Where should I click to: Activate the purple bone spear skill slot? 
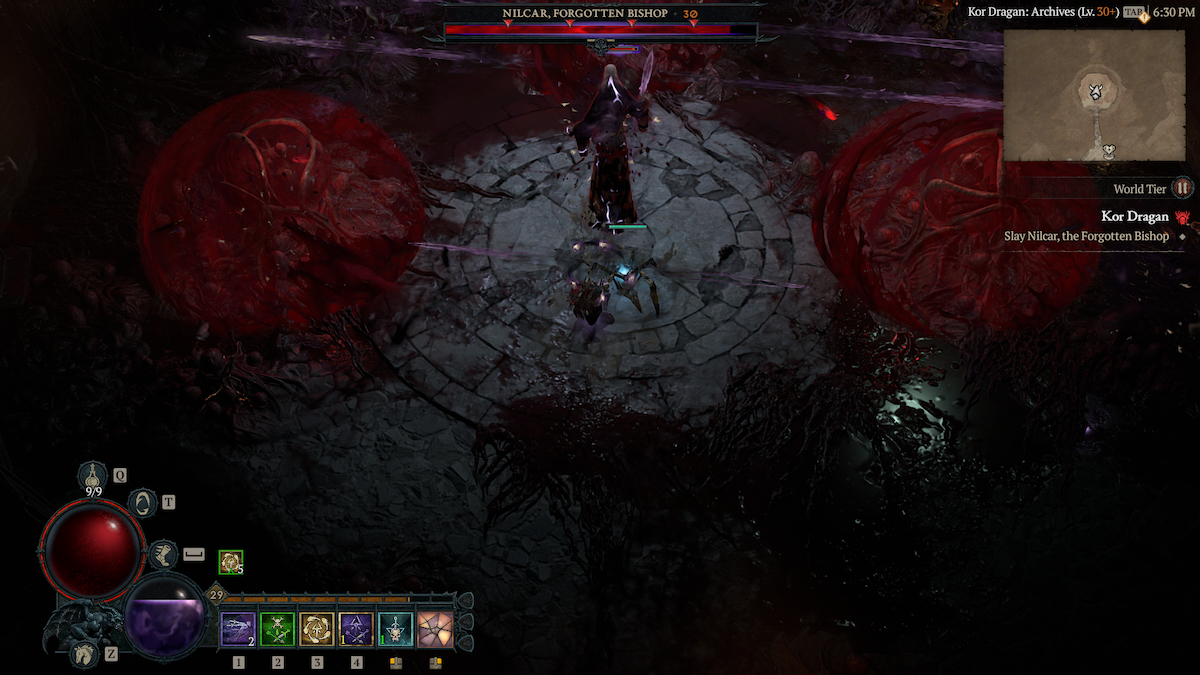click(x=238, y=629)
